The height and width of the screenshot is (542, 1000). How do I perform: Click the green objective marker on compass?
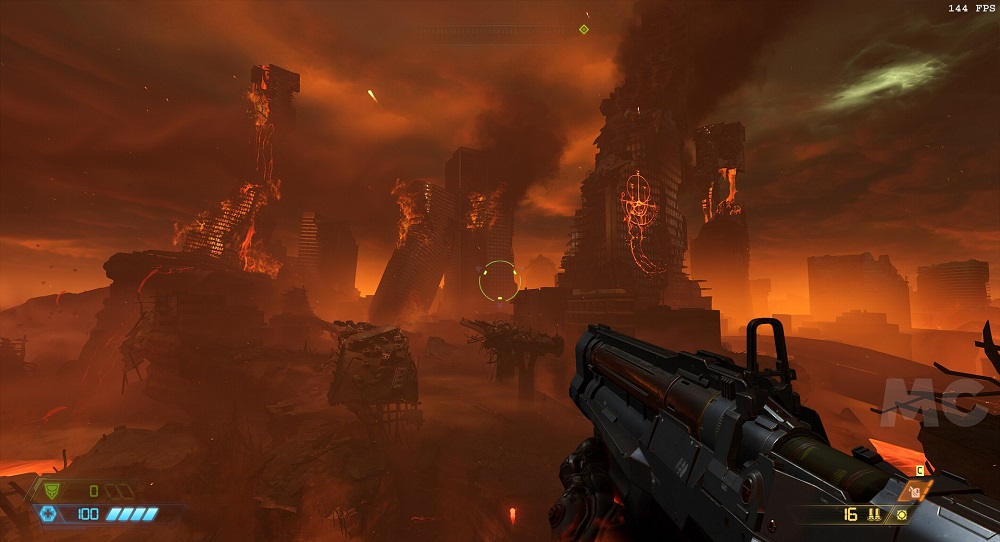584,29
